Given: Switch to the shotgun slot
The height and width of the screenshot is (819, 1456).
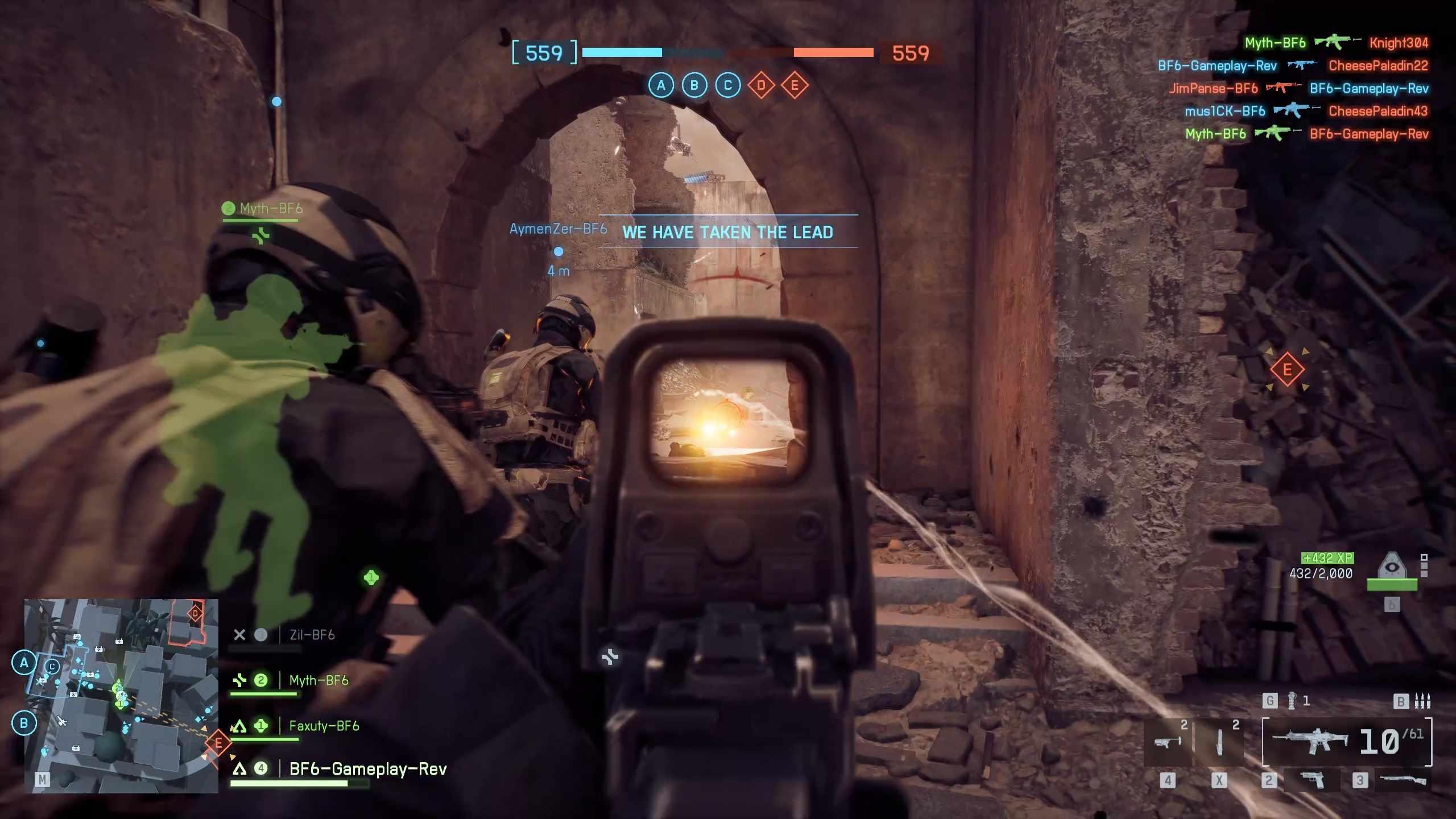Looking at the screenshot, I should (1403, 780).
